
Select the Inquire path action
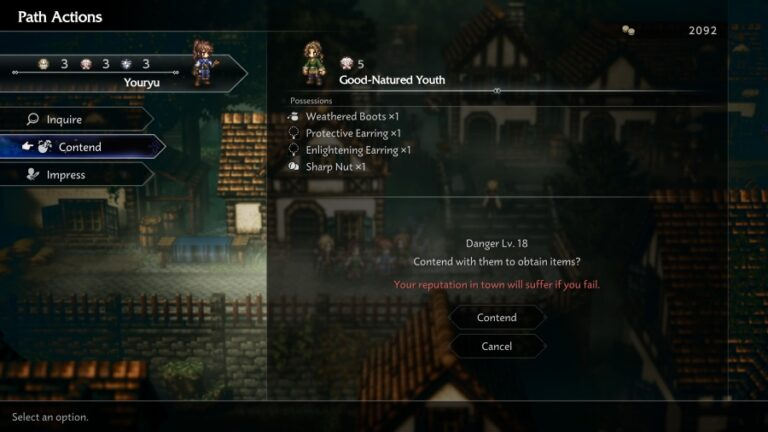click(x=75, y=119)
